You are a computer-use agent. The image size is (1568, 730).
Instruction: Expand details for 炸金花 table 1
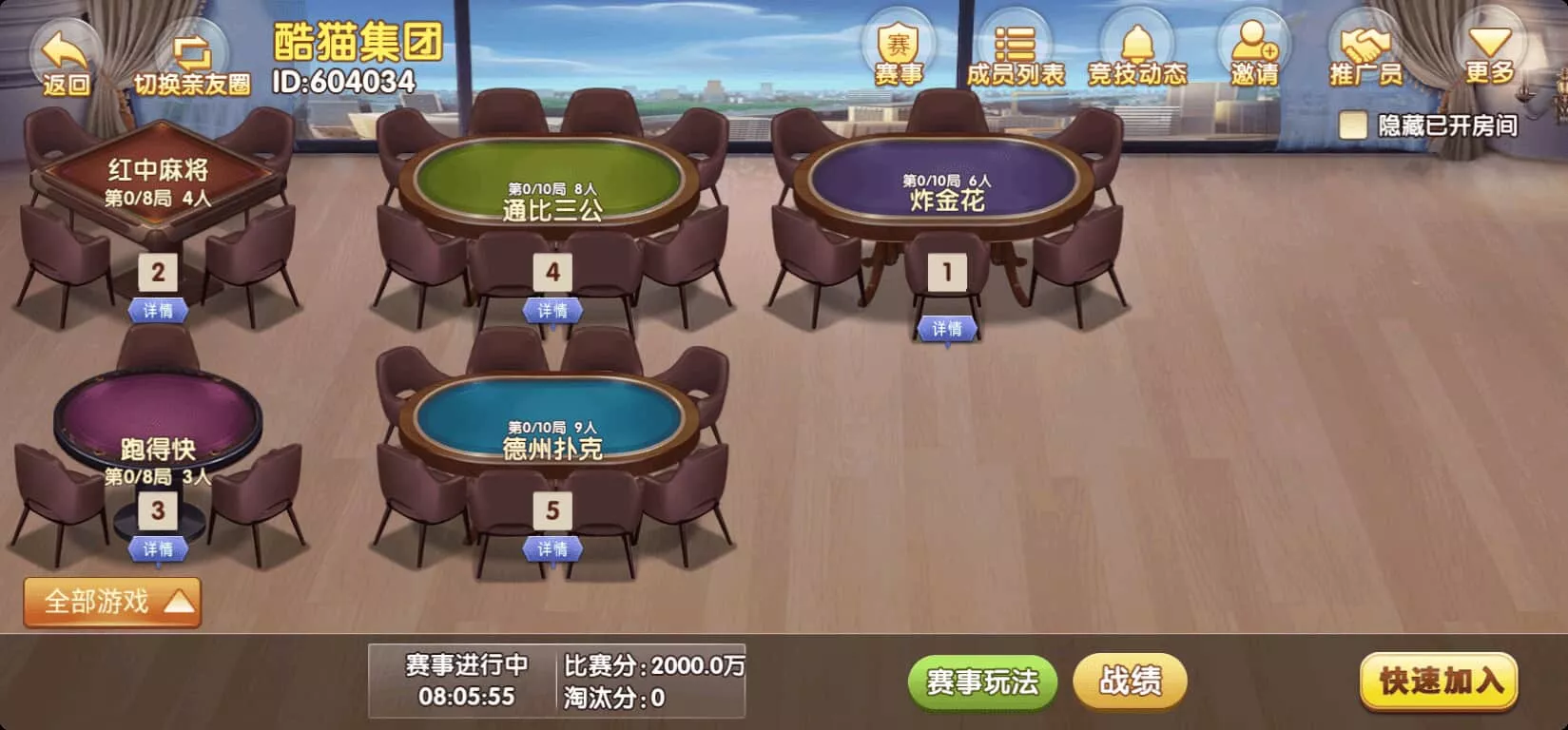point(945,330)
